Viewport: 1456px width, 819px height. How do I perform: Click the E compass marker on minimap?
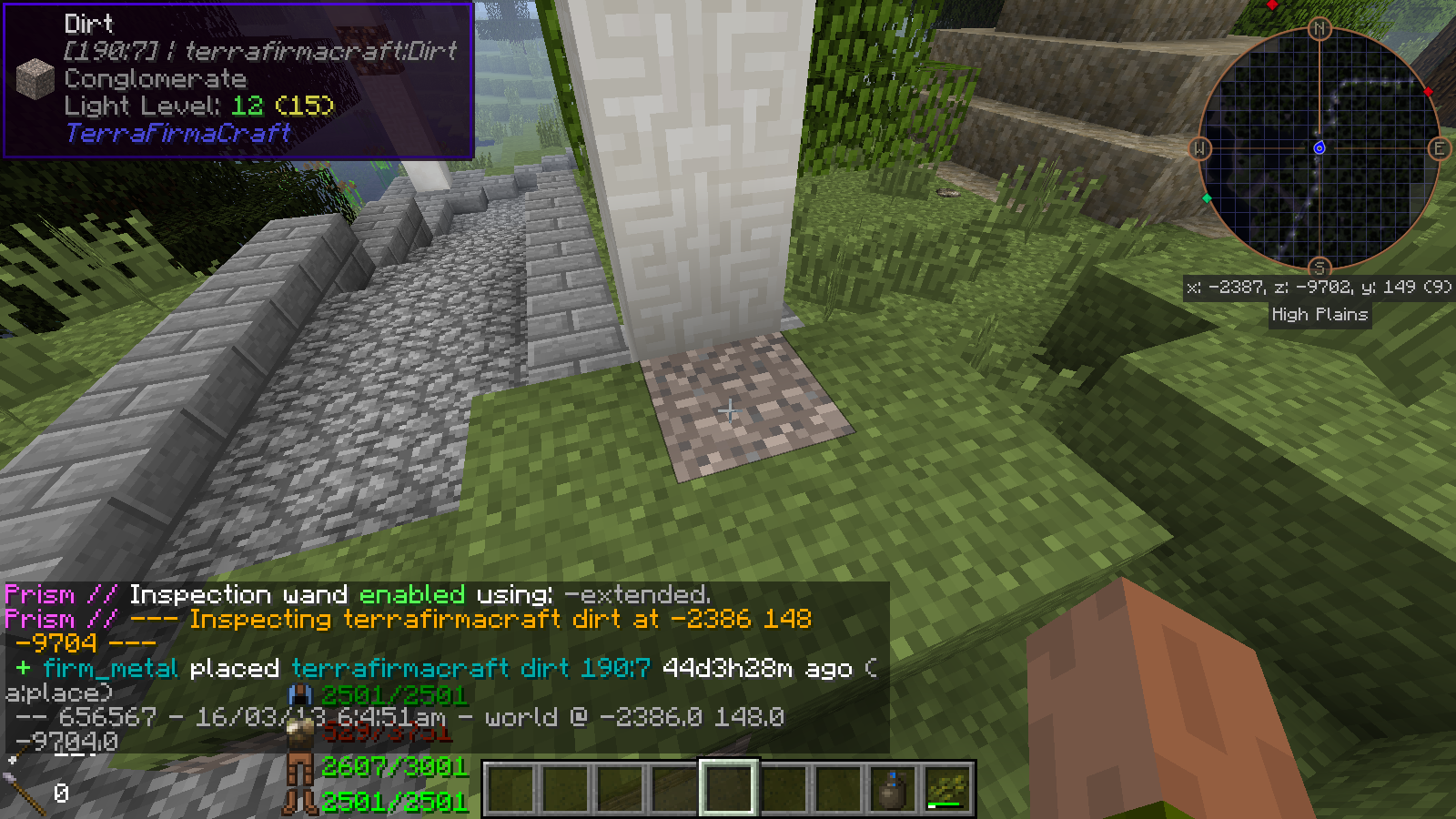coord(1439,148)
